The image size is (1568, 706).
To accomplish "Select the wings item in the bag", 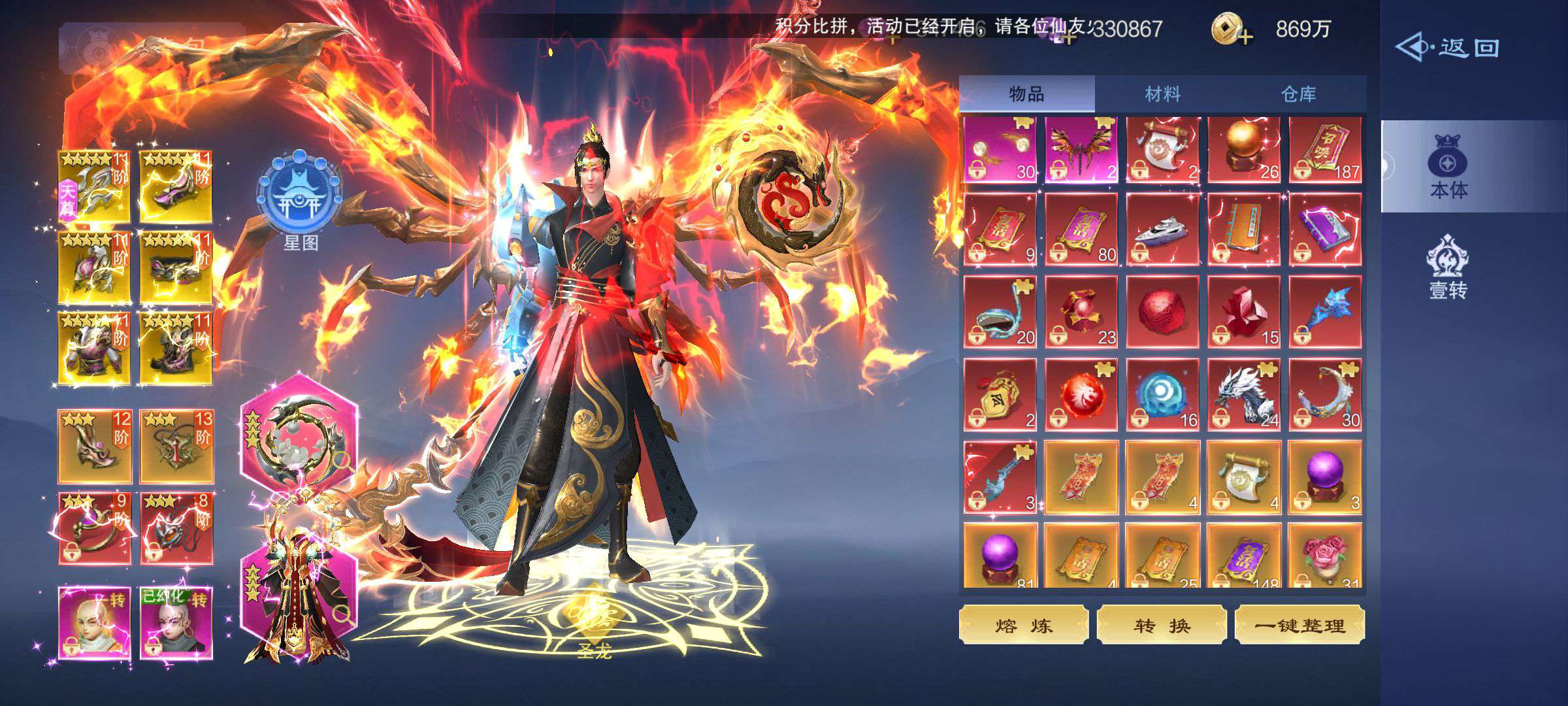I will pyautogui.click(x=1081, y=150).
